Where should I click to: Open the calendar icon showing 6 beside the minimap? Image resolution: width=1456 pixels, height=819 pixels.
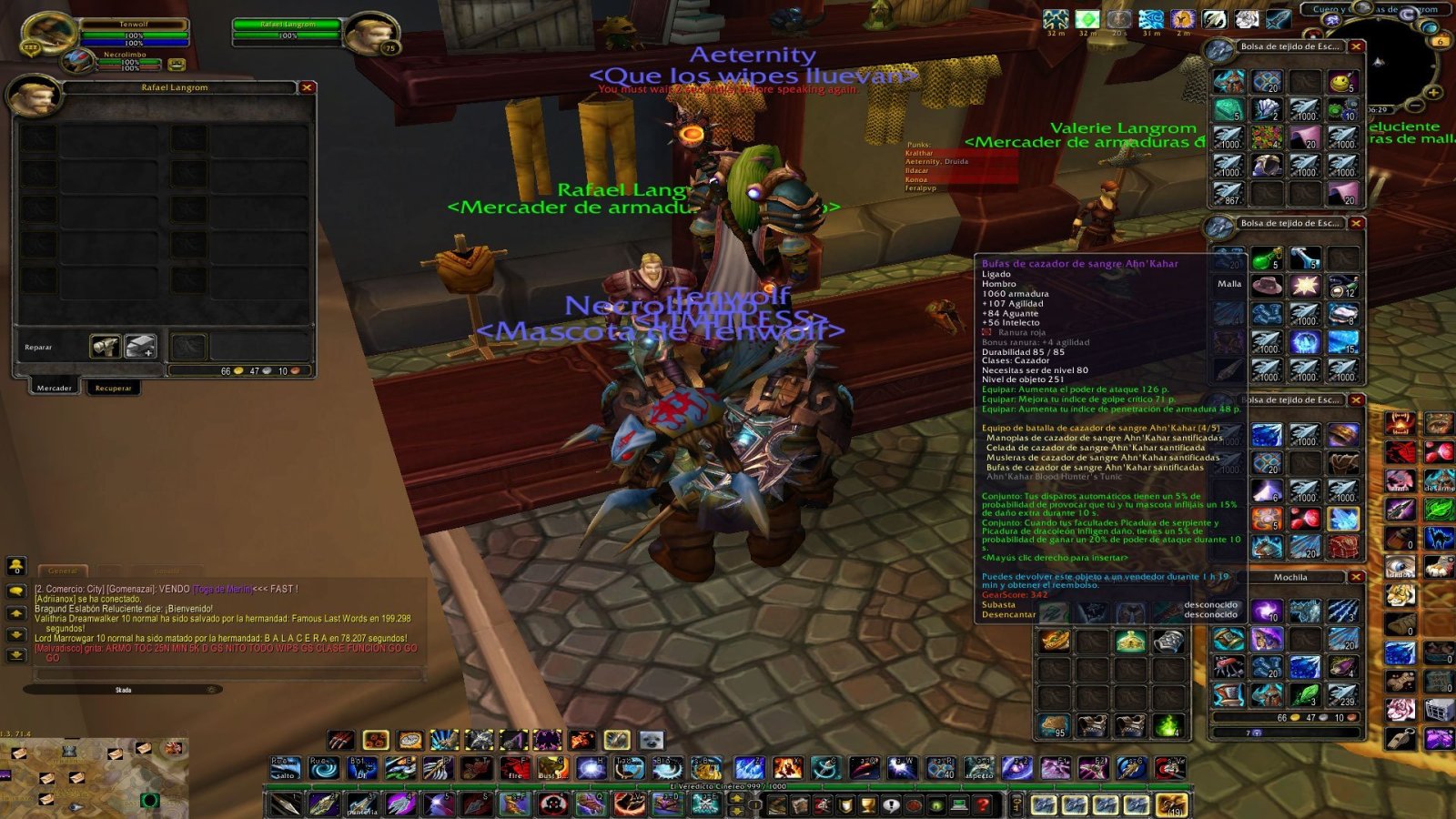tap(1441, 42)
